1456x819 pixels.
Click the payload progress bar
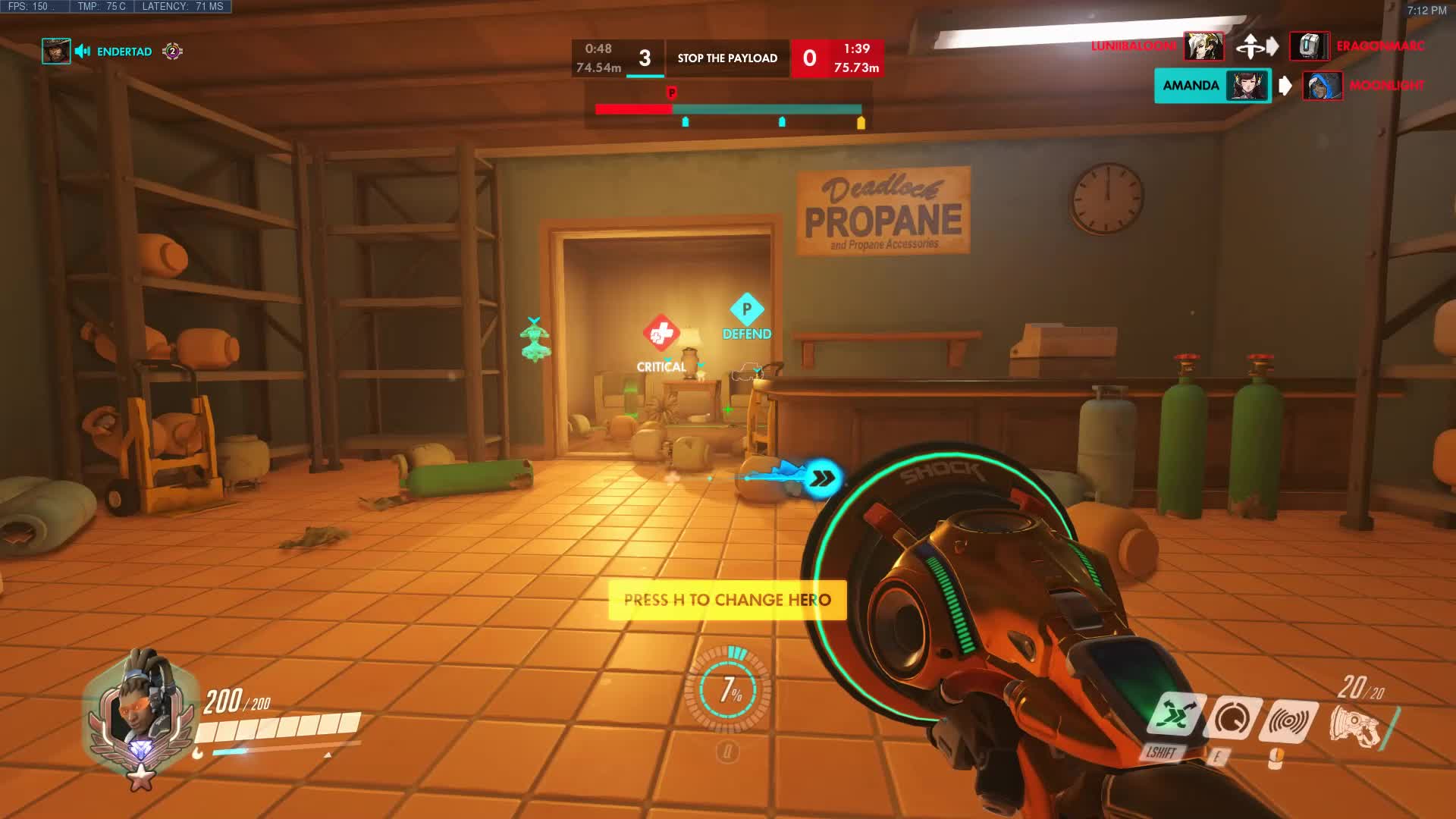click(728, 108)
